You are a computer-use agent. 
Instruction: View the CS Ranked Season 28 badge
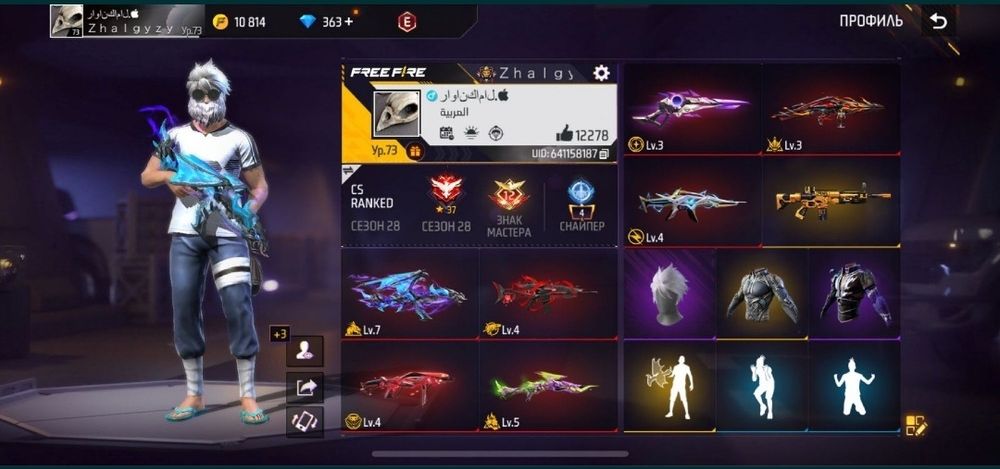pyautogui.click(x=447, y=202)
